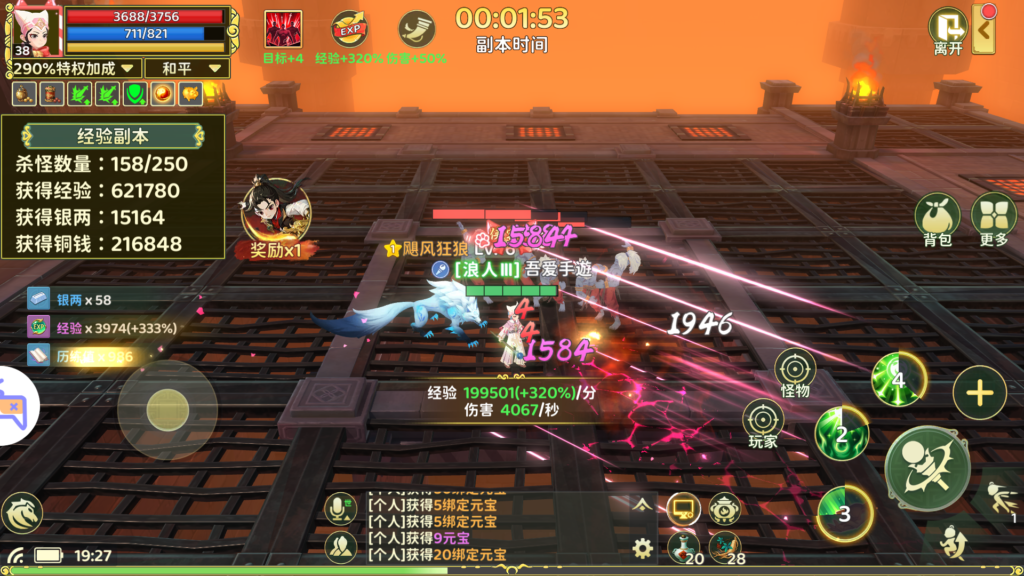
Task: Tap the jump action icon
Action: pyautogui.click(x=954, y=543)
